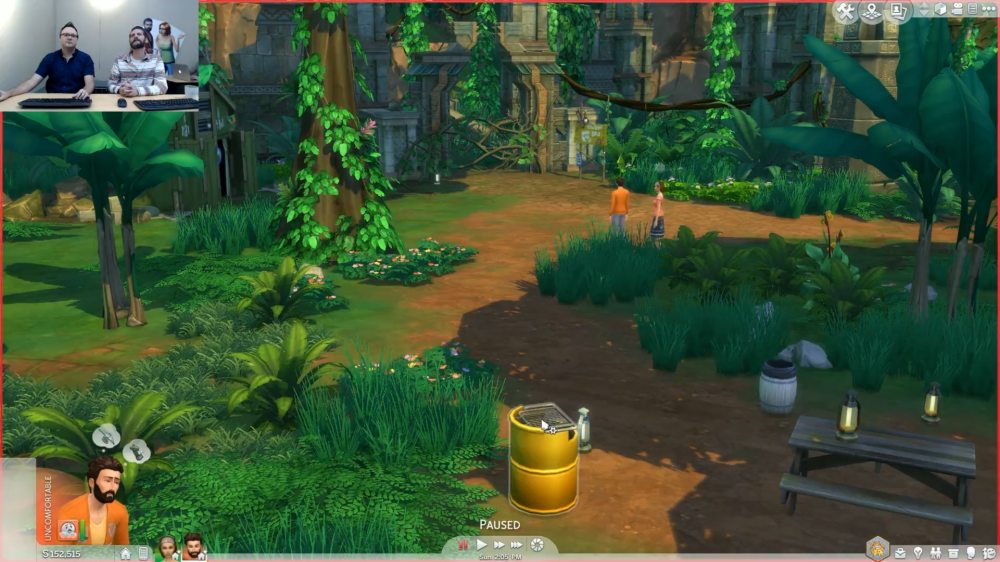This screenshot has height=562, width=1000.
Task: Click the active Sim's portrait
Action: click(96, 492)
